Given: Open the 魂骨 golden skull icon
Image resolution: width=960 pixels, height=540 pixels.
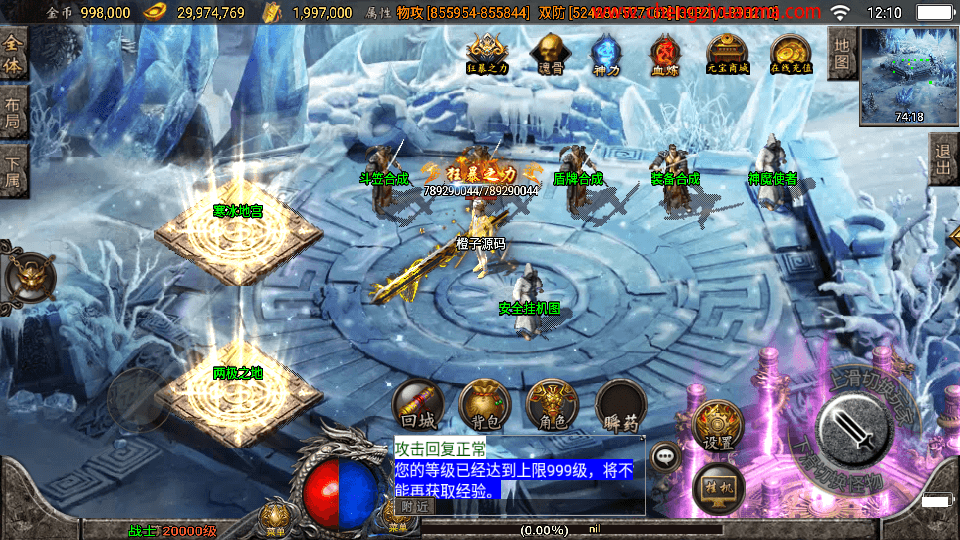Looking at the screenshot, I should [548, 53].
